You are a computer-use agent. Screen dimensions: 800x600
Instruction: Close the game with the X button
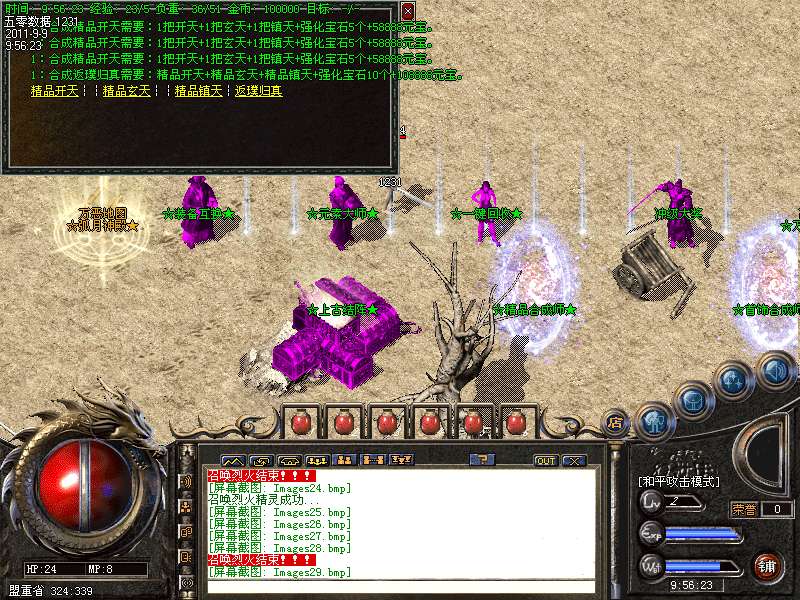tap(573, 461)
